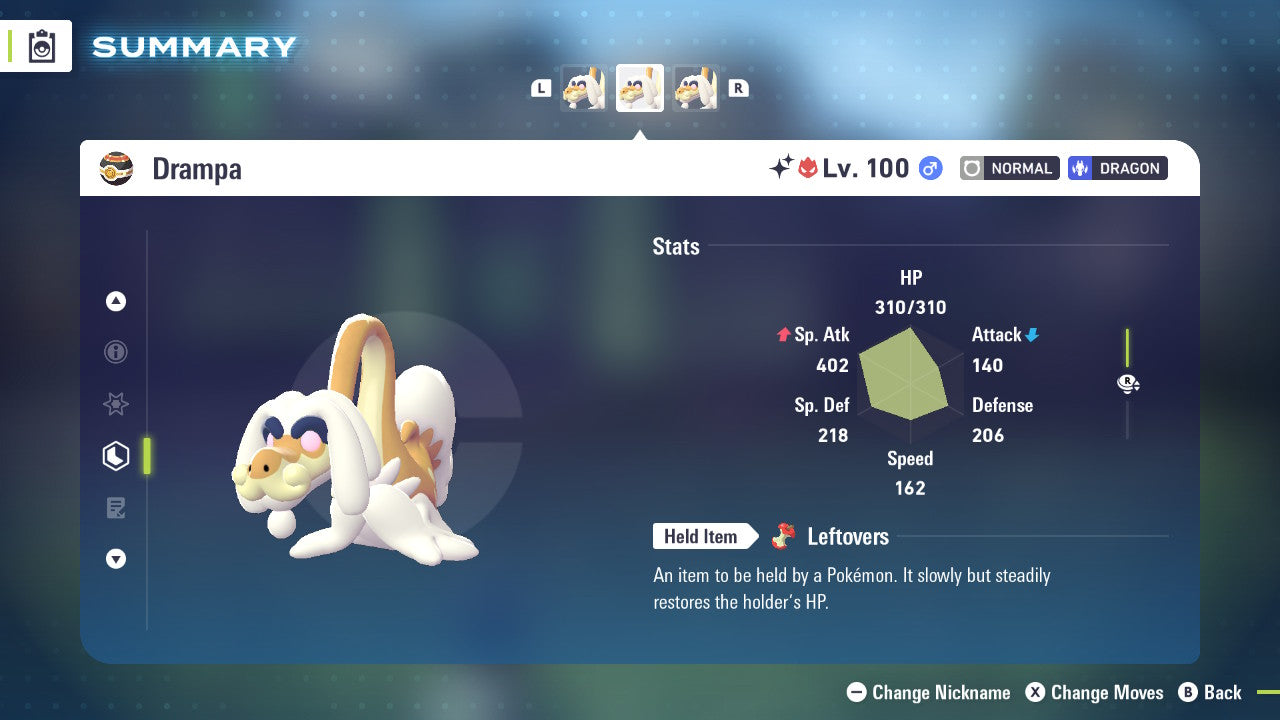Click the up arrow in the left sidebar

click(x=116, y=301)
